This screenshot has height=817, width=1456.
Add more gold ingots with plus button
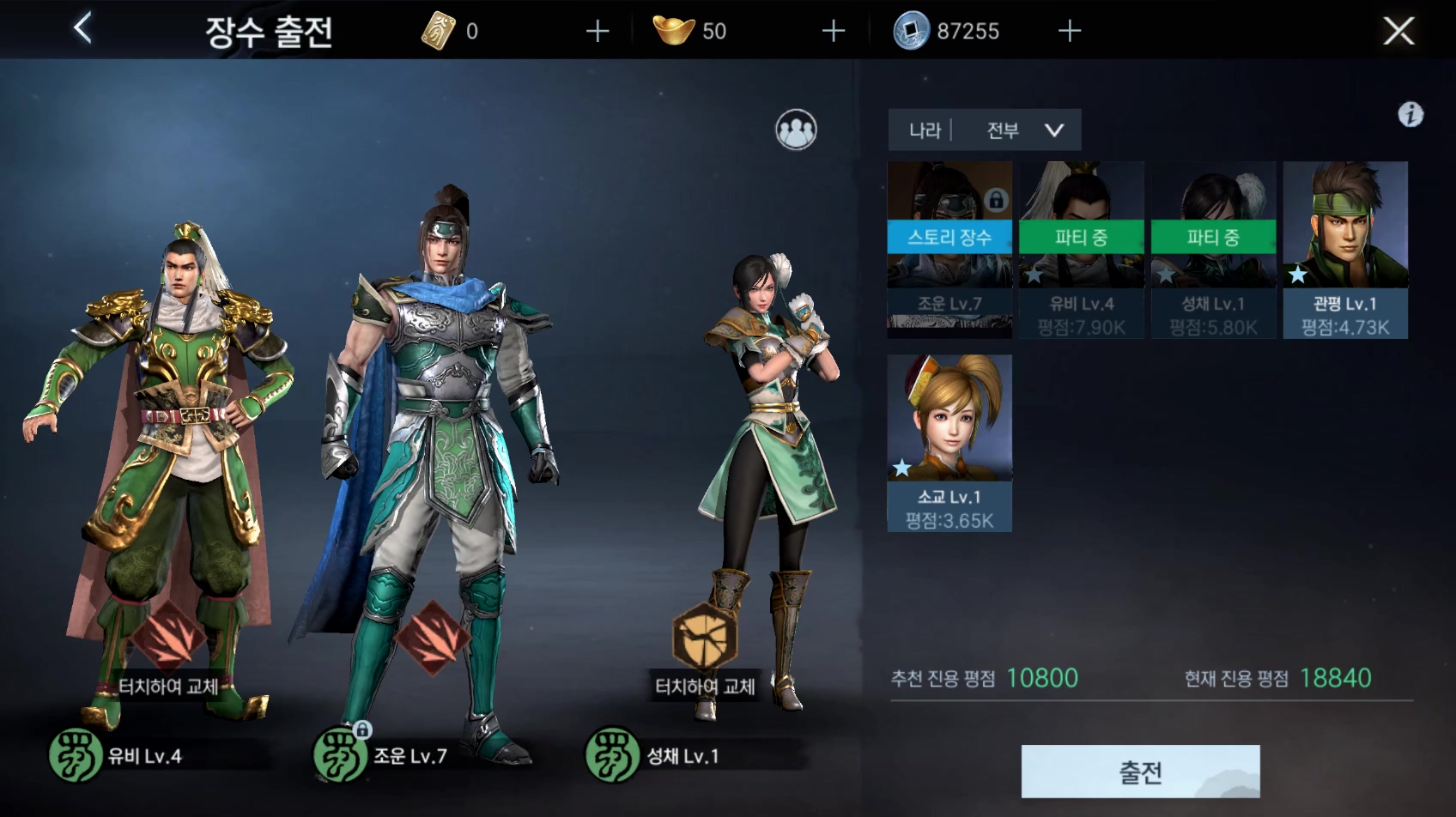point(833,32)
